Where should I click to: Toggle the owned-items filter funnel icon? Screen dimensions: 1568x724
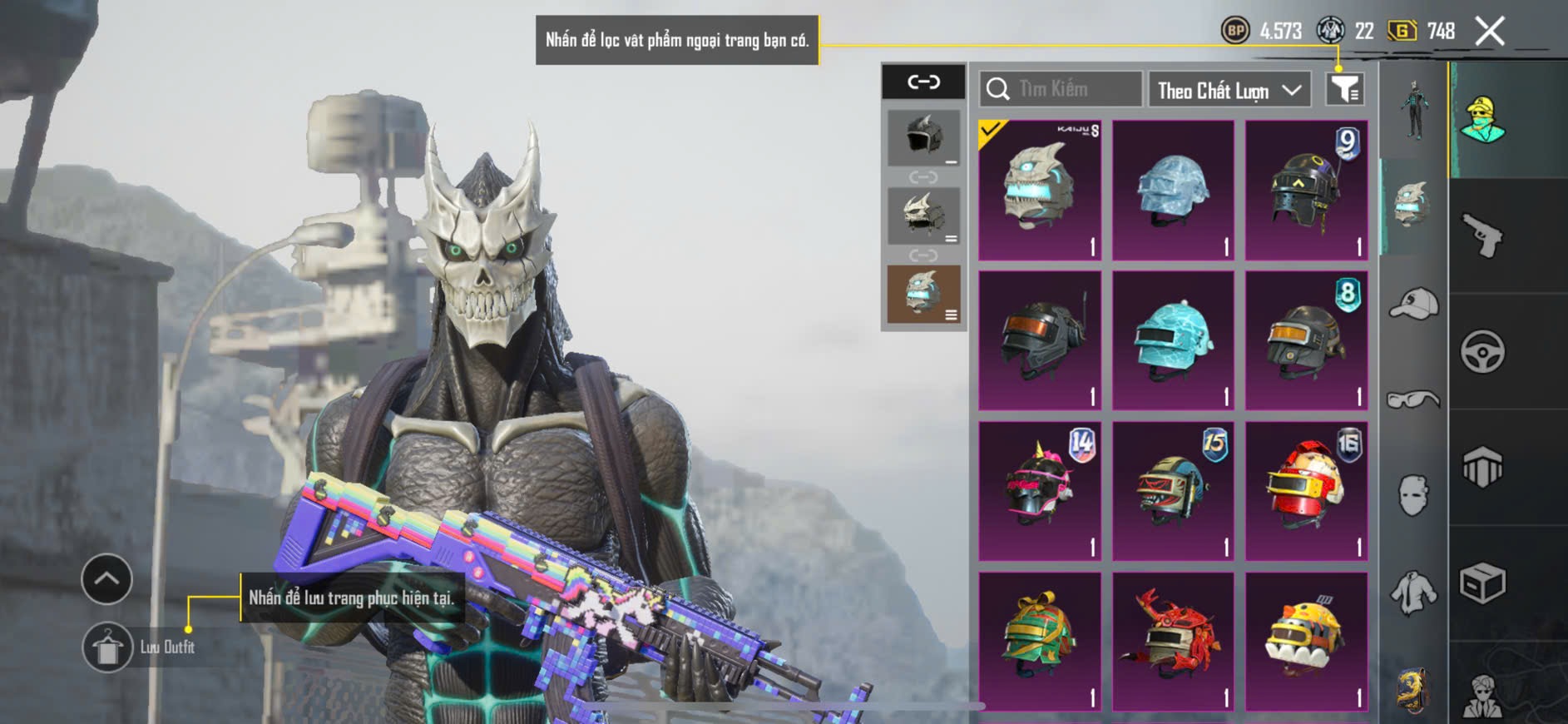point(1344,89)
